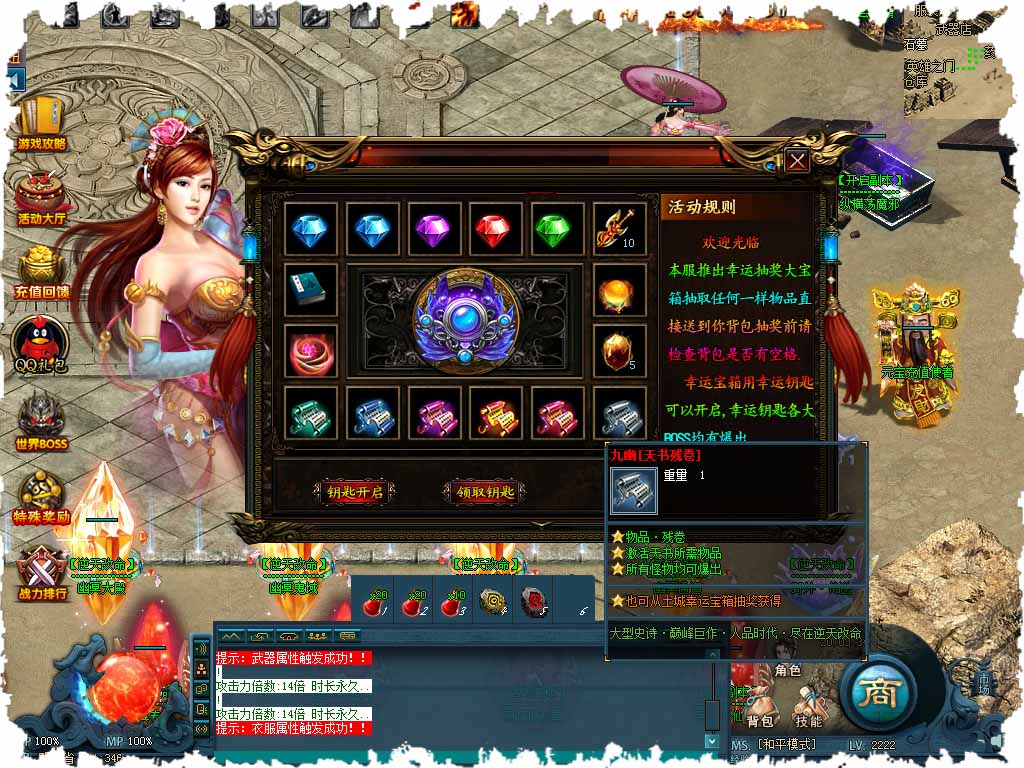Screen dimensions: 1024x768
Task: Choose the golden weapon prize with count 10
Action: click(619, 229)
